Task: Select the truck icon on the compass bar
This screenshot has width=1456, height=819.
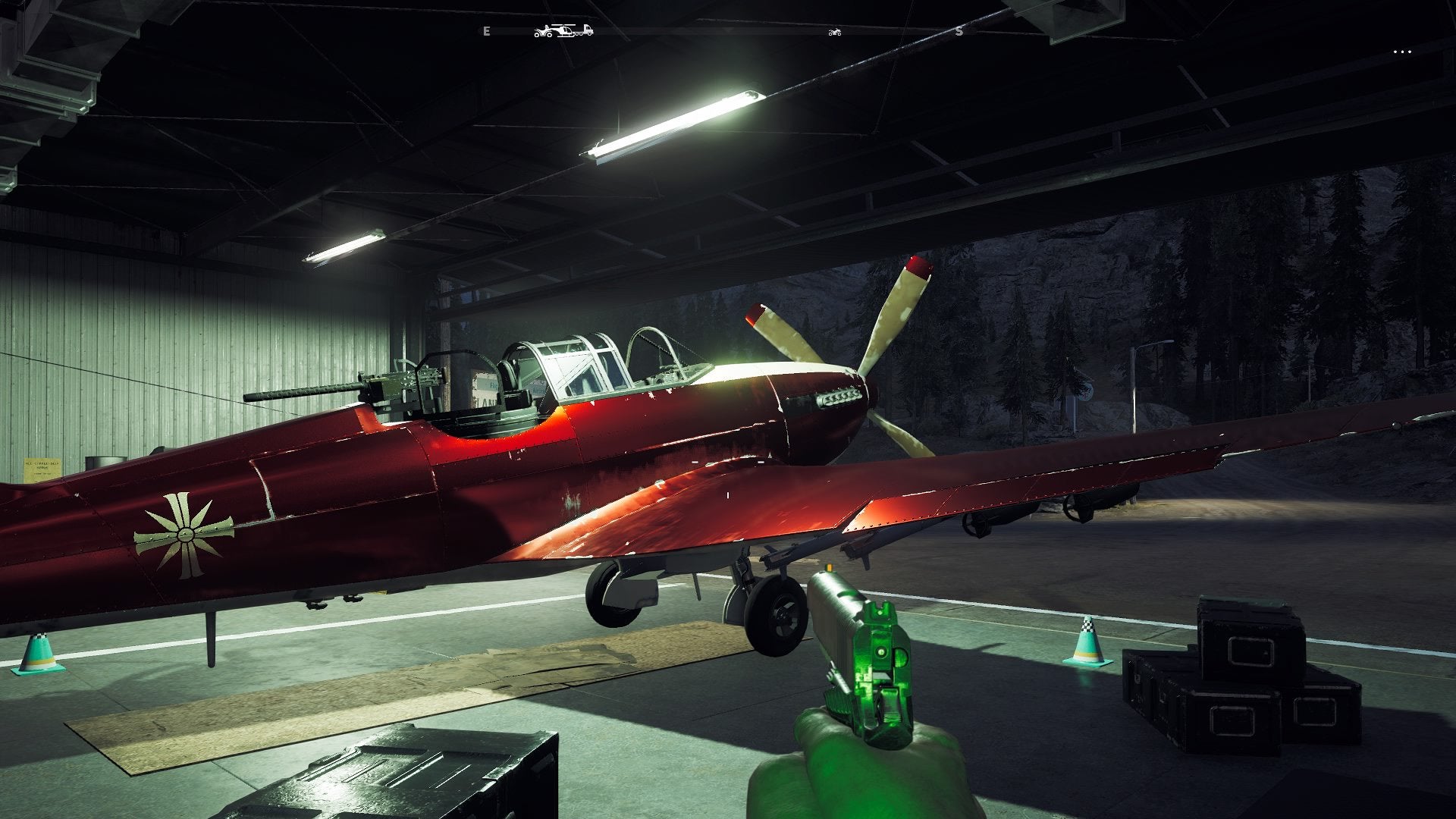Action: tap(587, 31)
